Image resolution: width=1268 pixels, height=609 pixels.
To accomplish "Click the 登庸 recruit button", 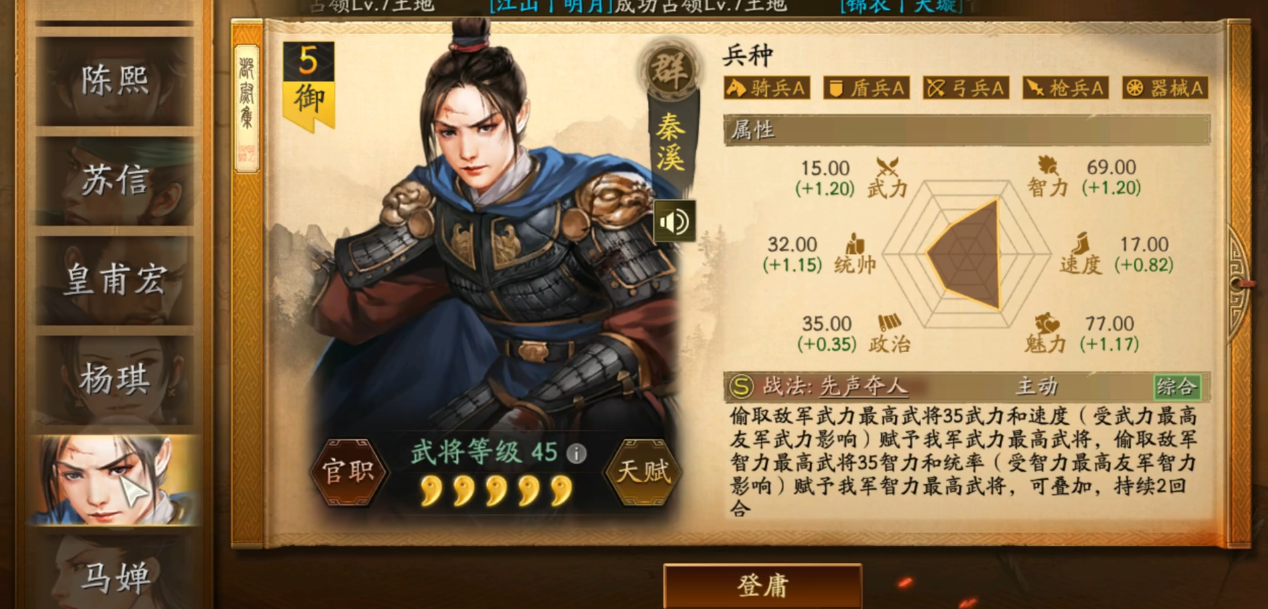I will [762, 585].
